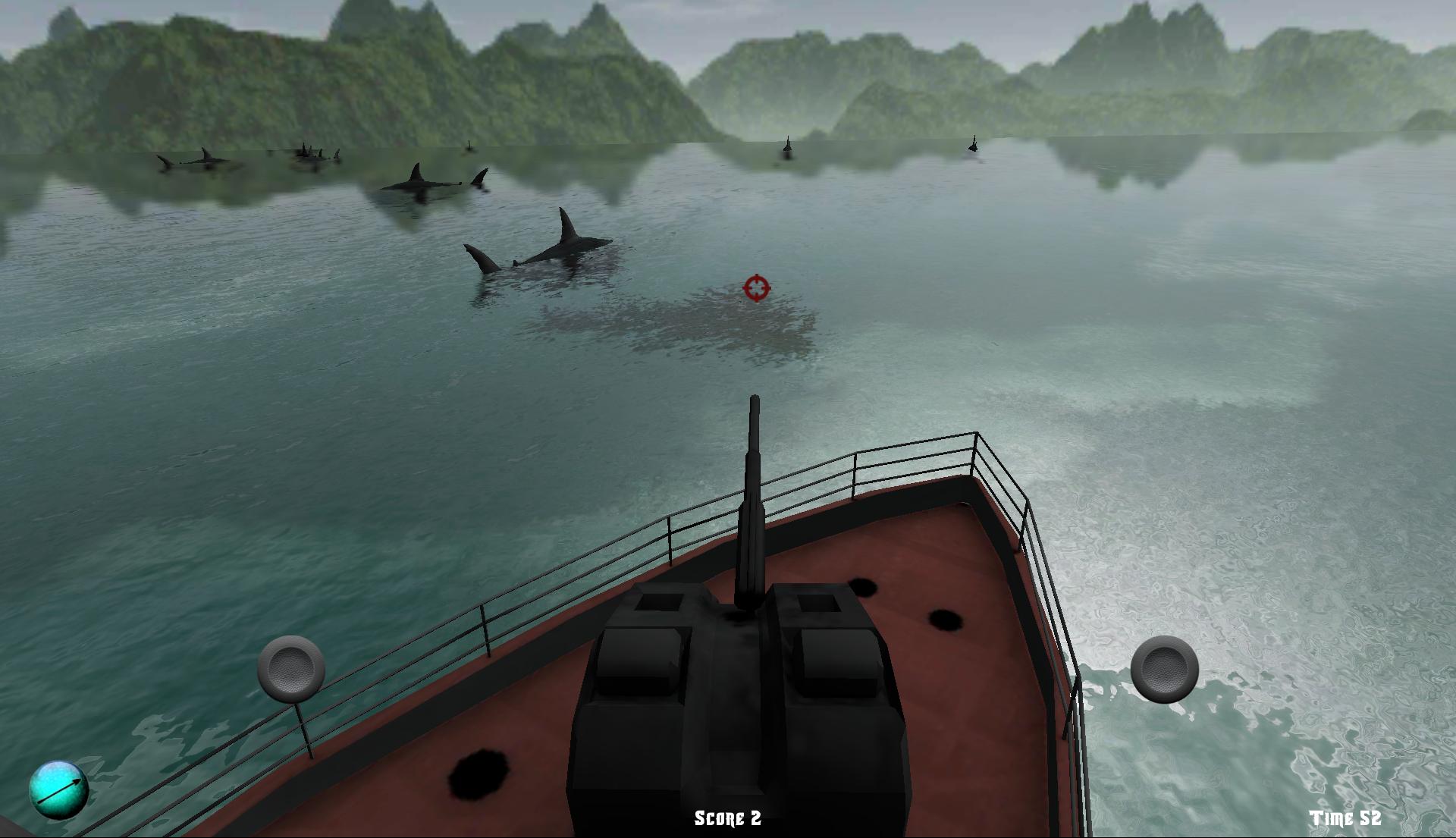This screenshot has width=1456, height=838.
Task: Click the red targeting crosshair
Action: click(756, 289)
